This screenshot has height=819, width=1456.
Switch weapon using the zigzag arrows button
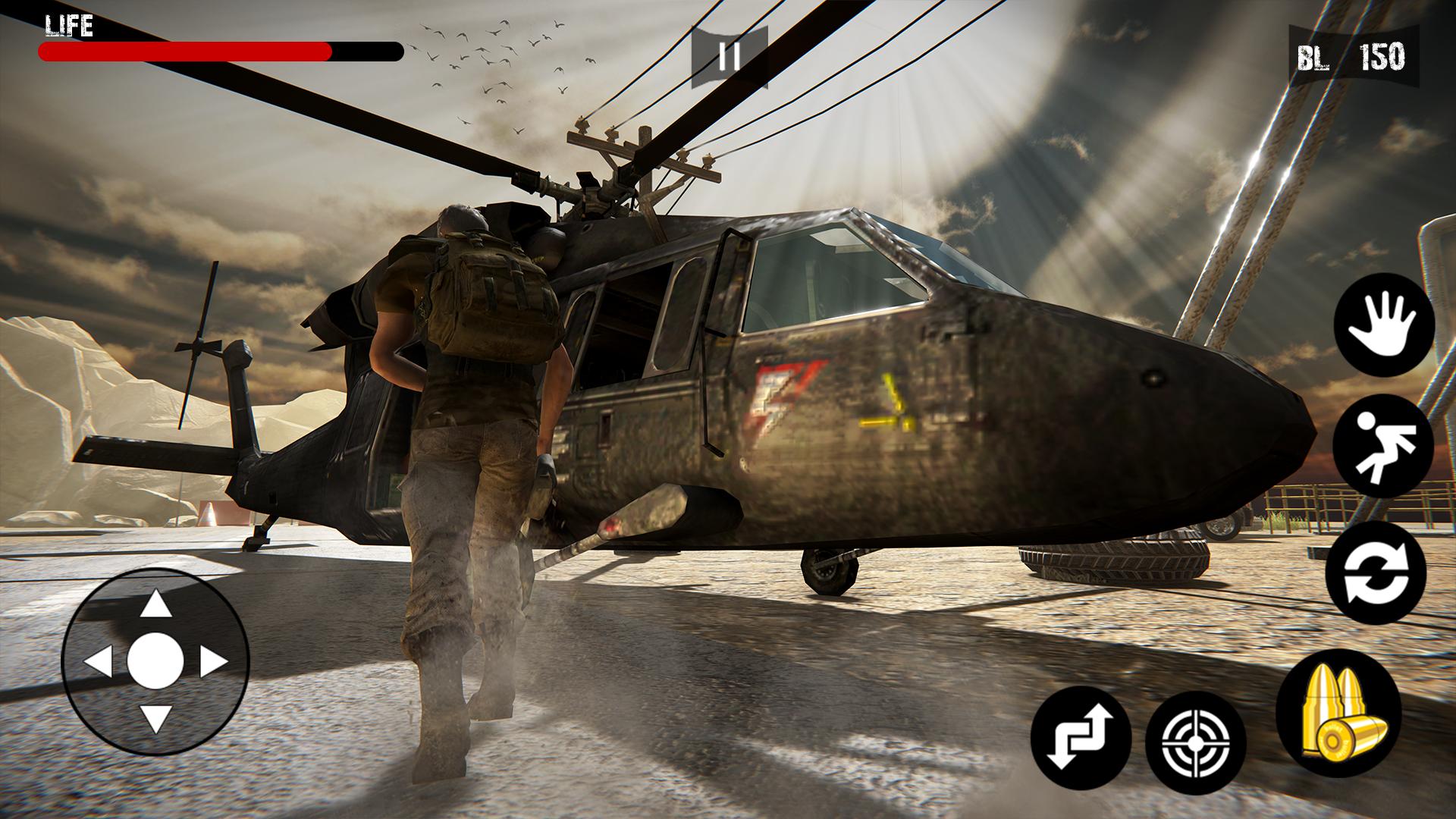point(1081,737)
